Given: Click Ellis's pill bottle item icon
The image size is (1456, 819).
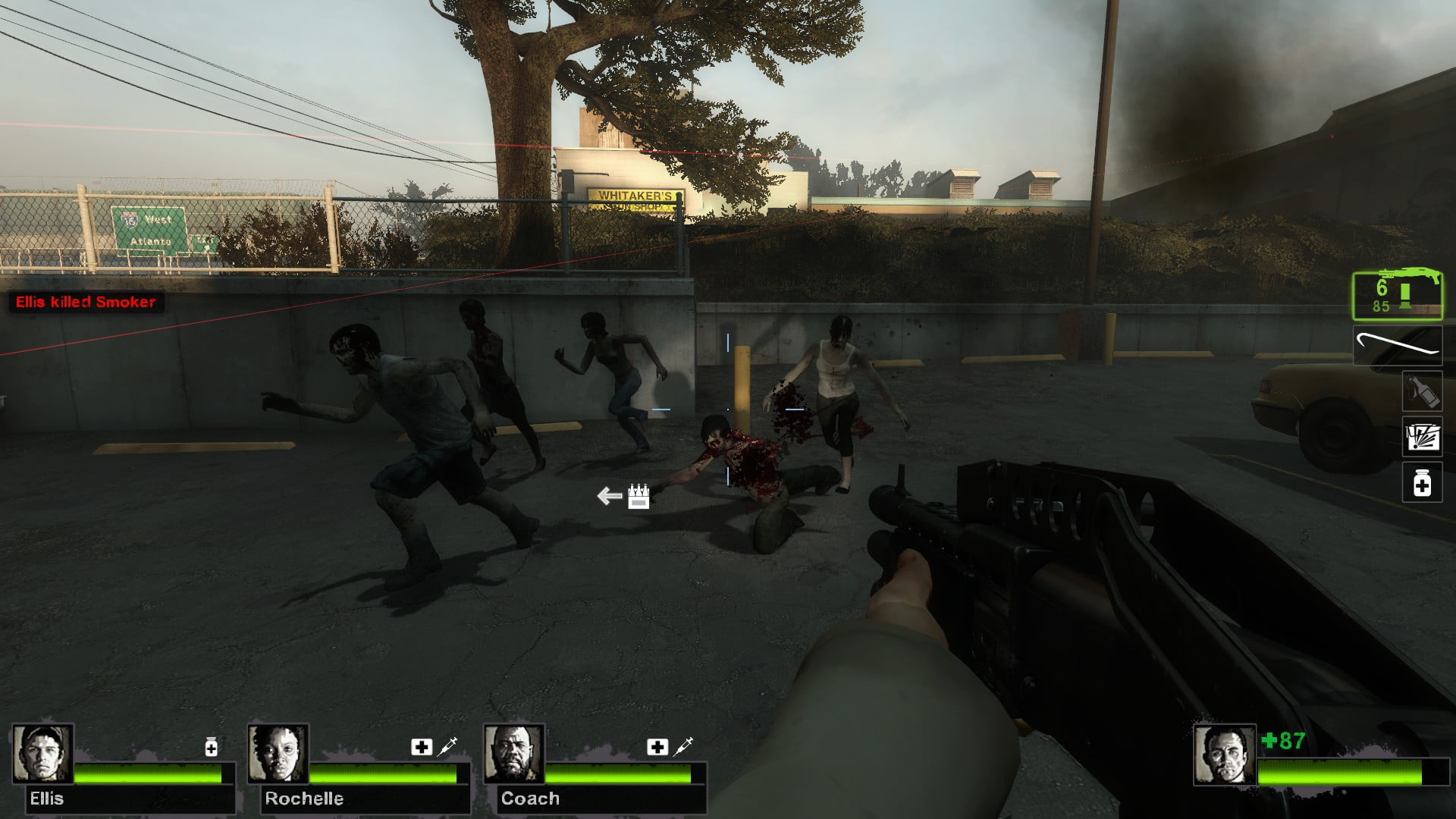Looking at the screenshot, I should point(212,748).
